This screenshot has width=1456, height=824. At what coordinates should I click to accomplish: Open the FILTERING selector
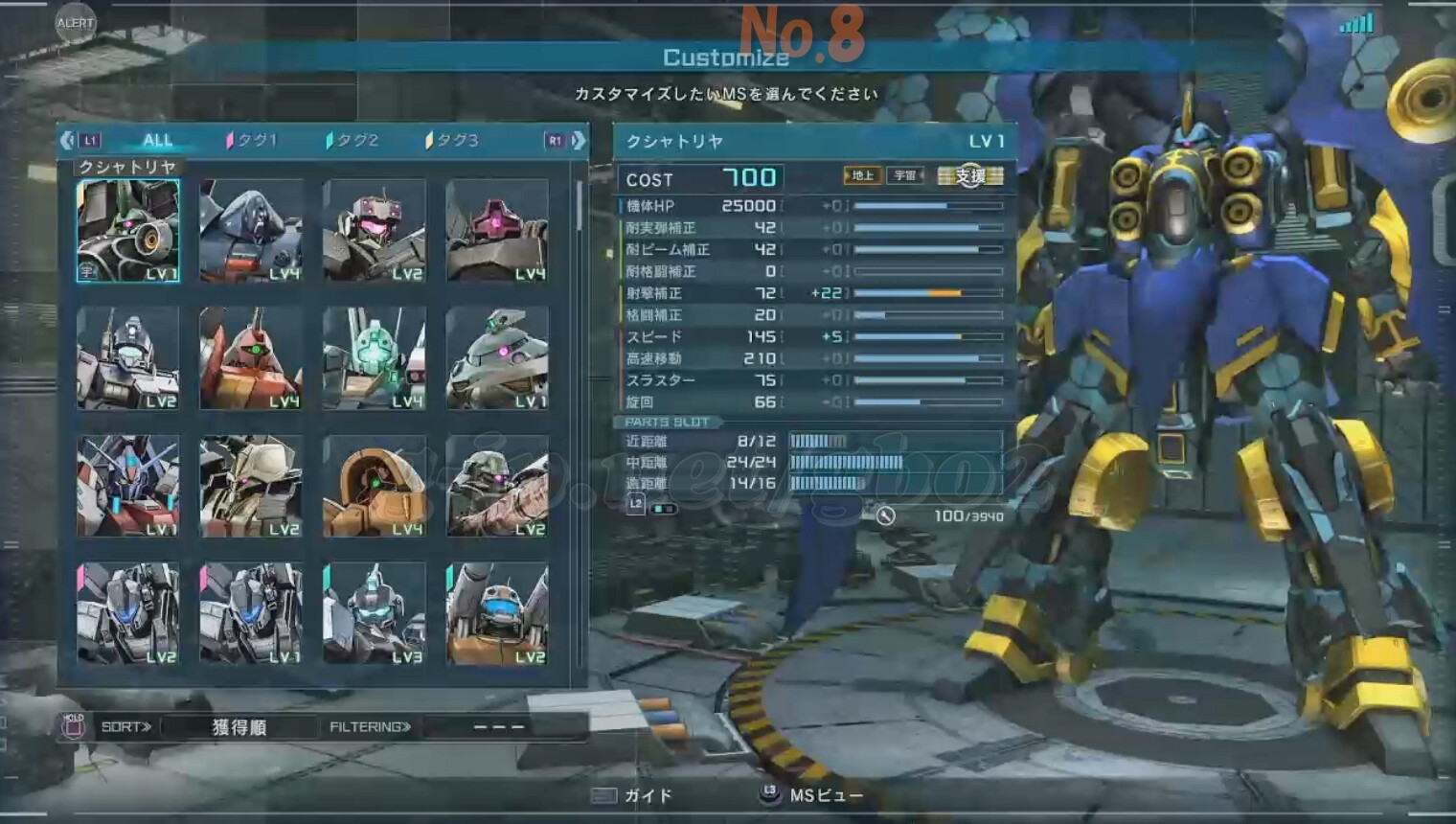pyautogui.click(x=370, y=727)
